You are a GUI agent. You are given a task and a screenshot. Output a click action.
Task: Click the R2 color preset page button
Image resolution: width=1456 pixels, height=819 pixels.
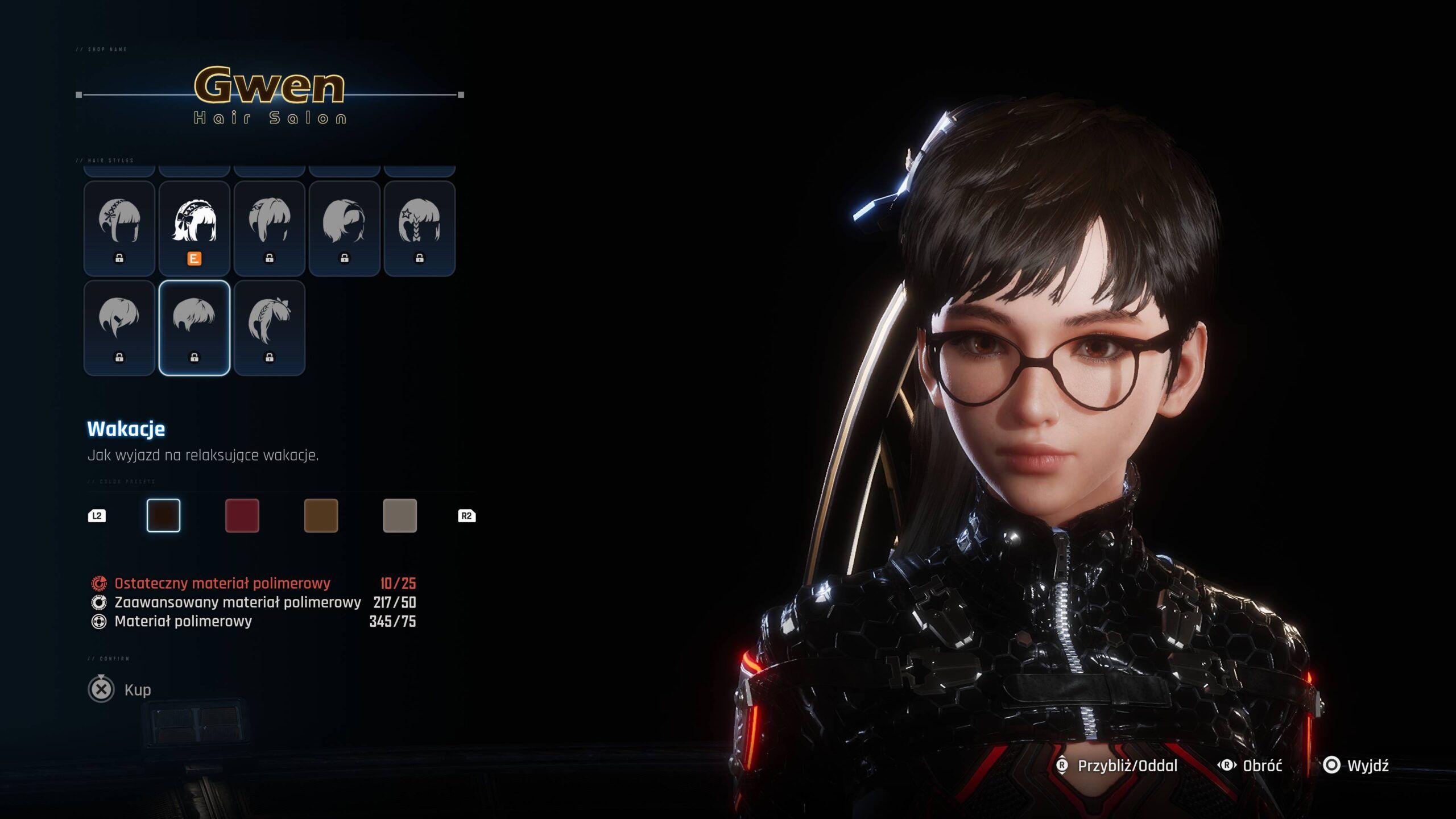(468, 515)
